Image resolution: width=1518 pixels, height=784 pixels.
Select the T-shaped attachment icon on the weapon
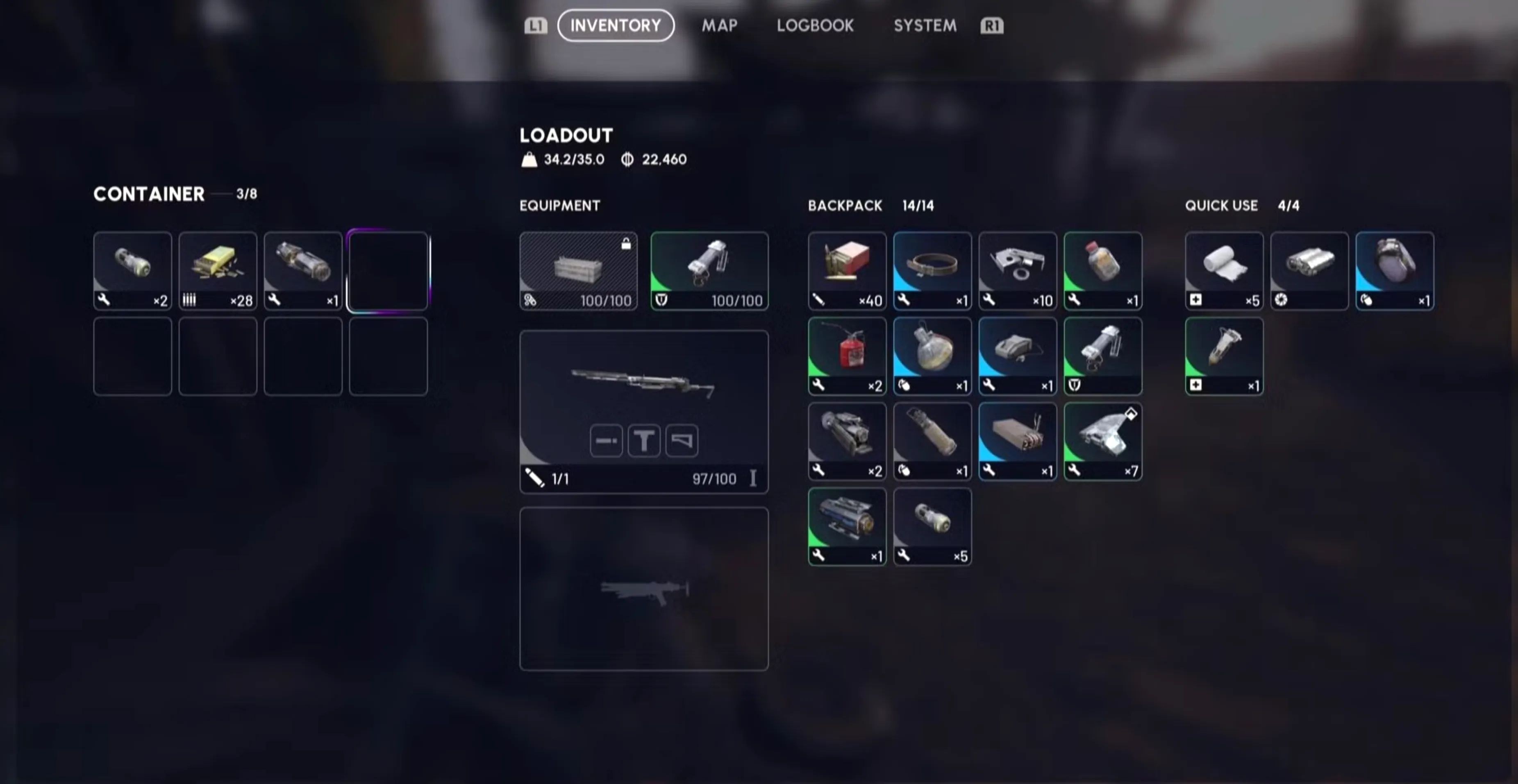click(x=643, y=440)
